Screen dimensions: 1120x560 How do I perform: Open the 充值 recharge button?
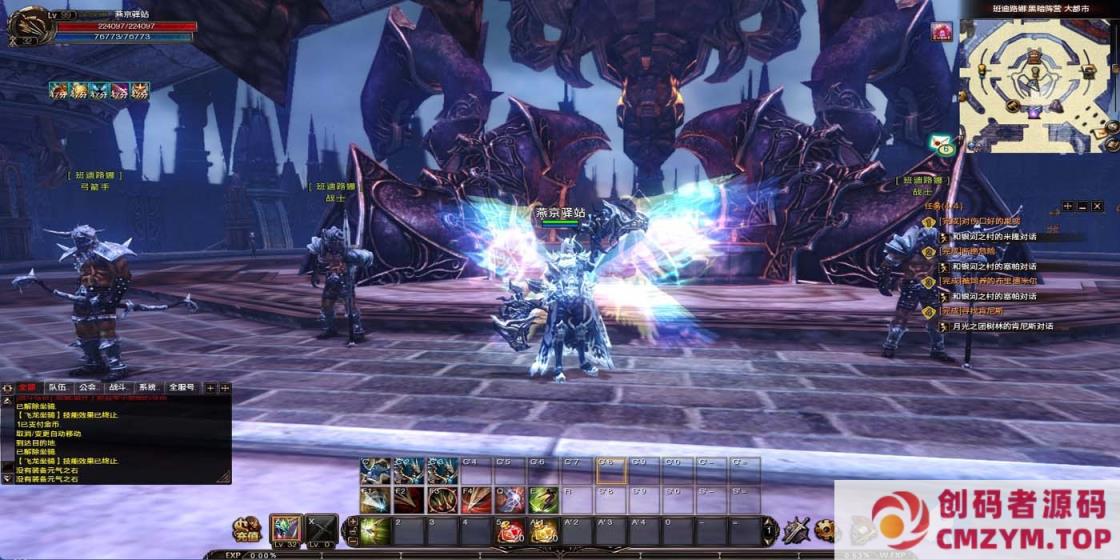pyautogui.click(x=246, y=528)
